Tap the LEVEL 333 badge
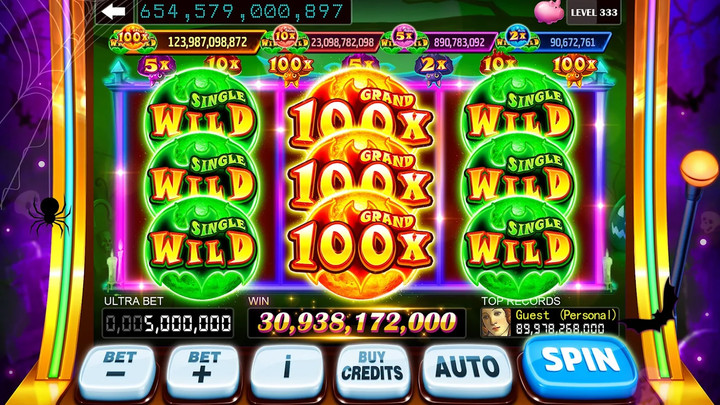 pos(594,12)
